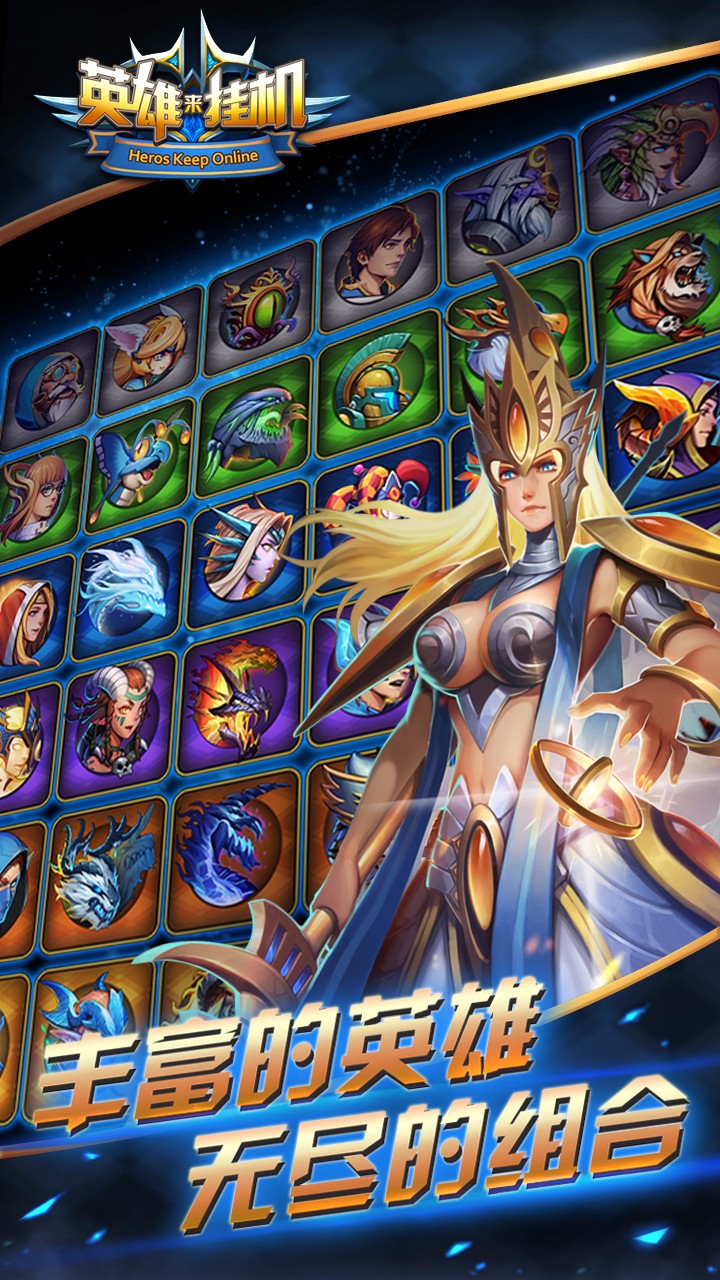
Task: Choose the green insectoid alien hero tile
Action: [252, 430]
